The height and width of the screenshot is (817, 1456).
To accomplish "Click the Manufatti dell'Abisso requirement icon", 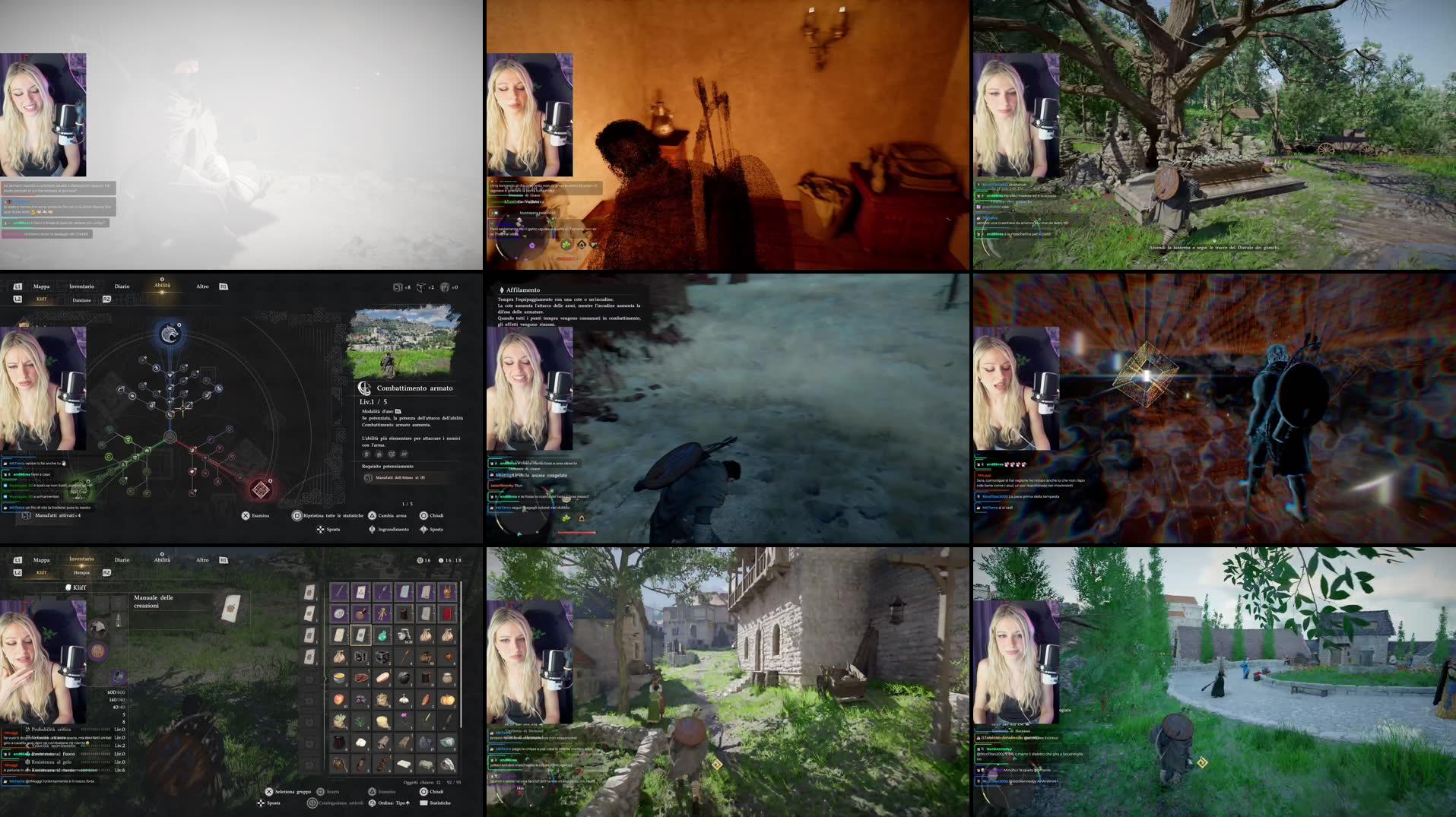I will coord(367,478).
